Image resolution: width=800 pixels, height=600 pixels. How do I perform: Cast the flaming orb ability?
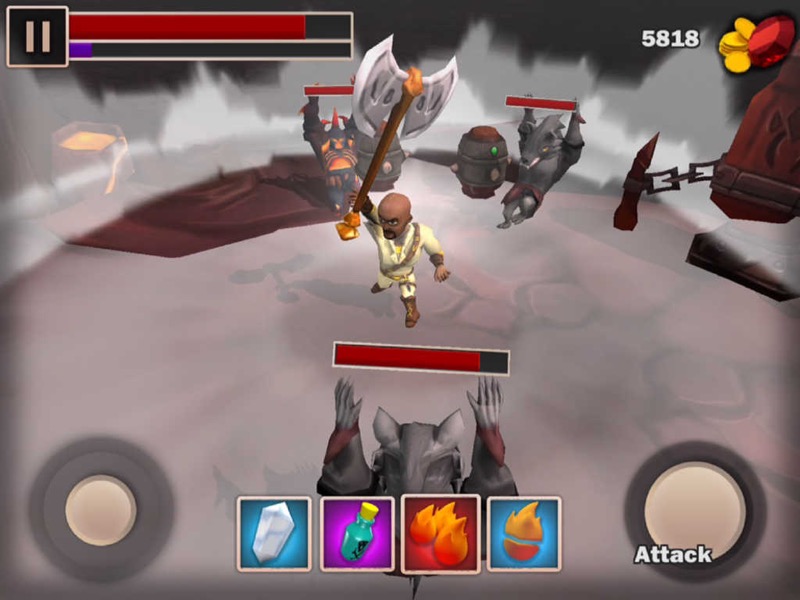coord(523,533)
